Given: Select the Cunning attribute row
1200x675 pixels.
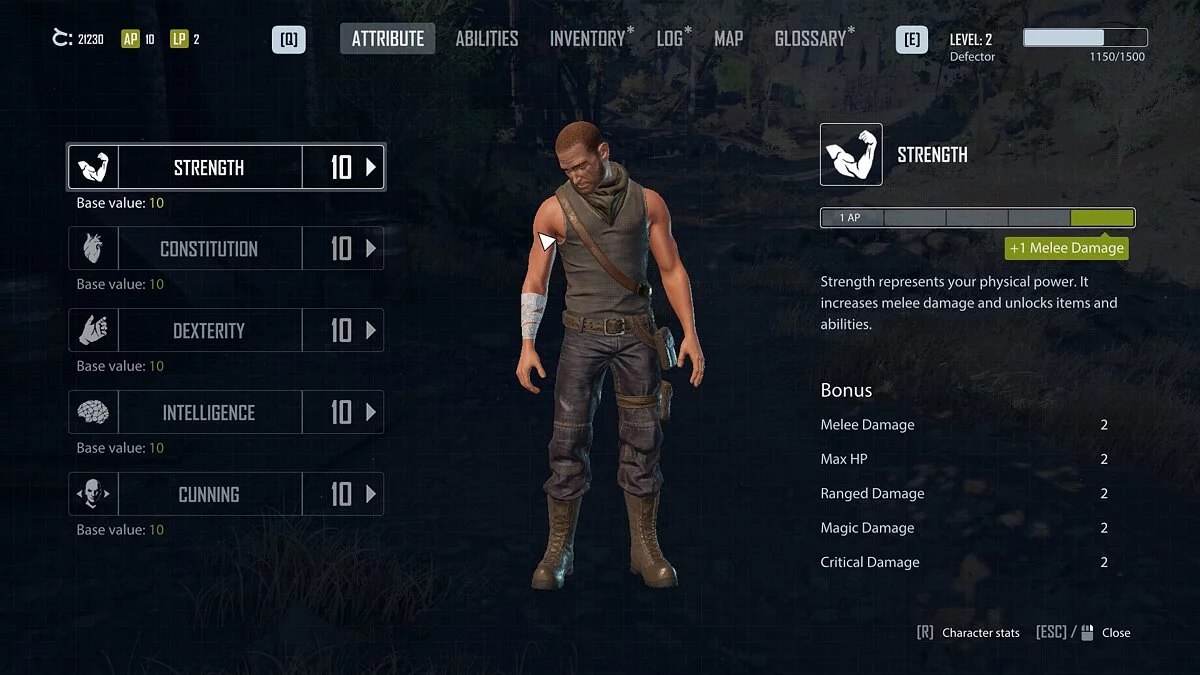Looking at the screenshot, I should pos(209,494).
